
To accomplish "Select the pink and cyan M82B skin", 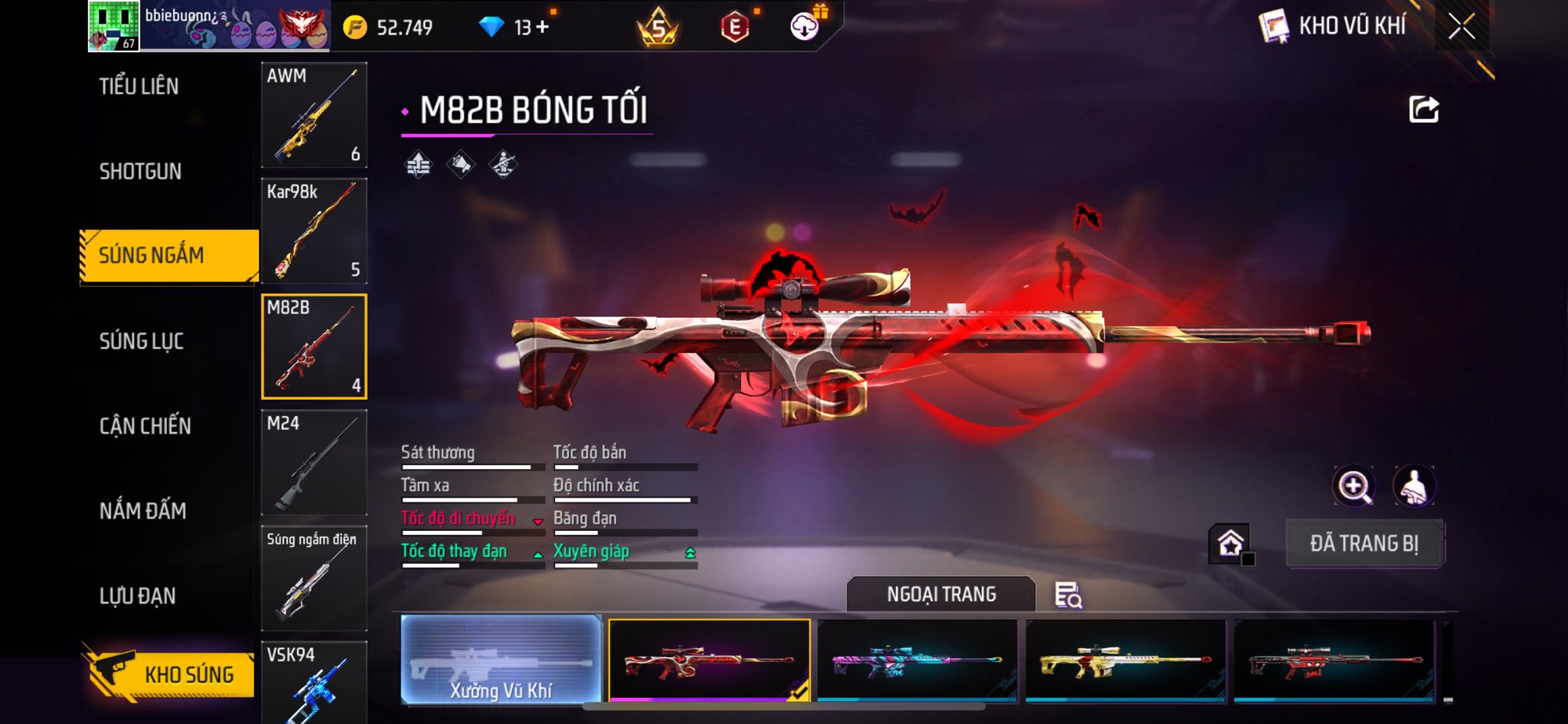I will [x=917, y=659].
